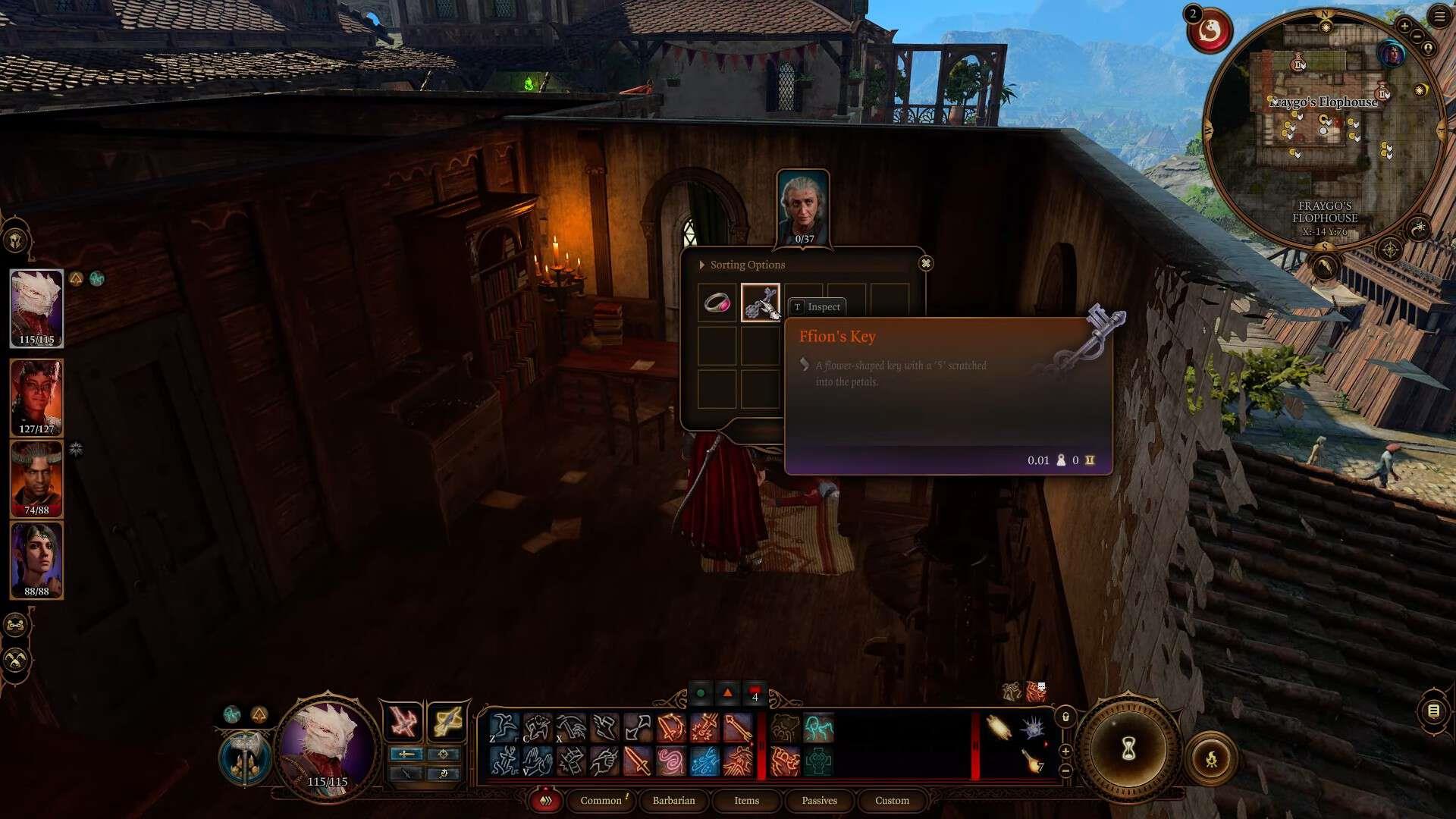
Task: Pick up the pink gem ring
Action: pyautogui.click(x=717, y=303)
